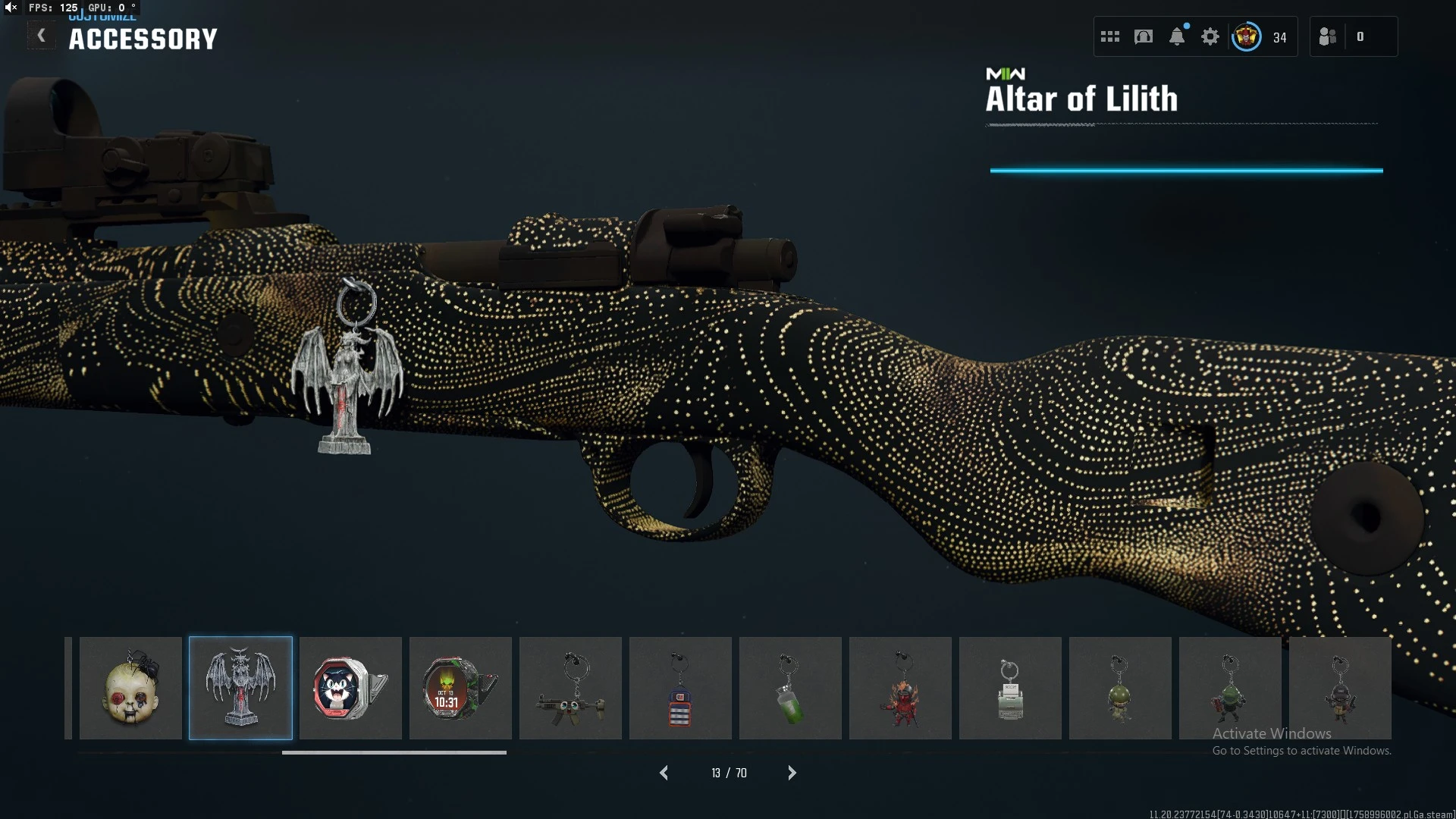The width and height of the screenshot is (1456, 819).
Task: Choose the blue striped bag charm
Action: (x=680, y=688)
